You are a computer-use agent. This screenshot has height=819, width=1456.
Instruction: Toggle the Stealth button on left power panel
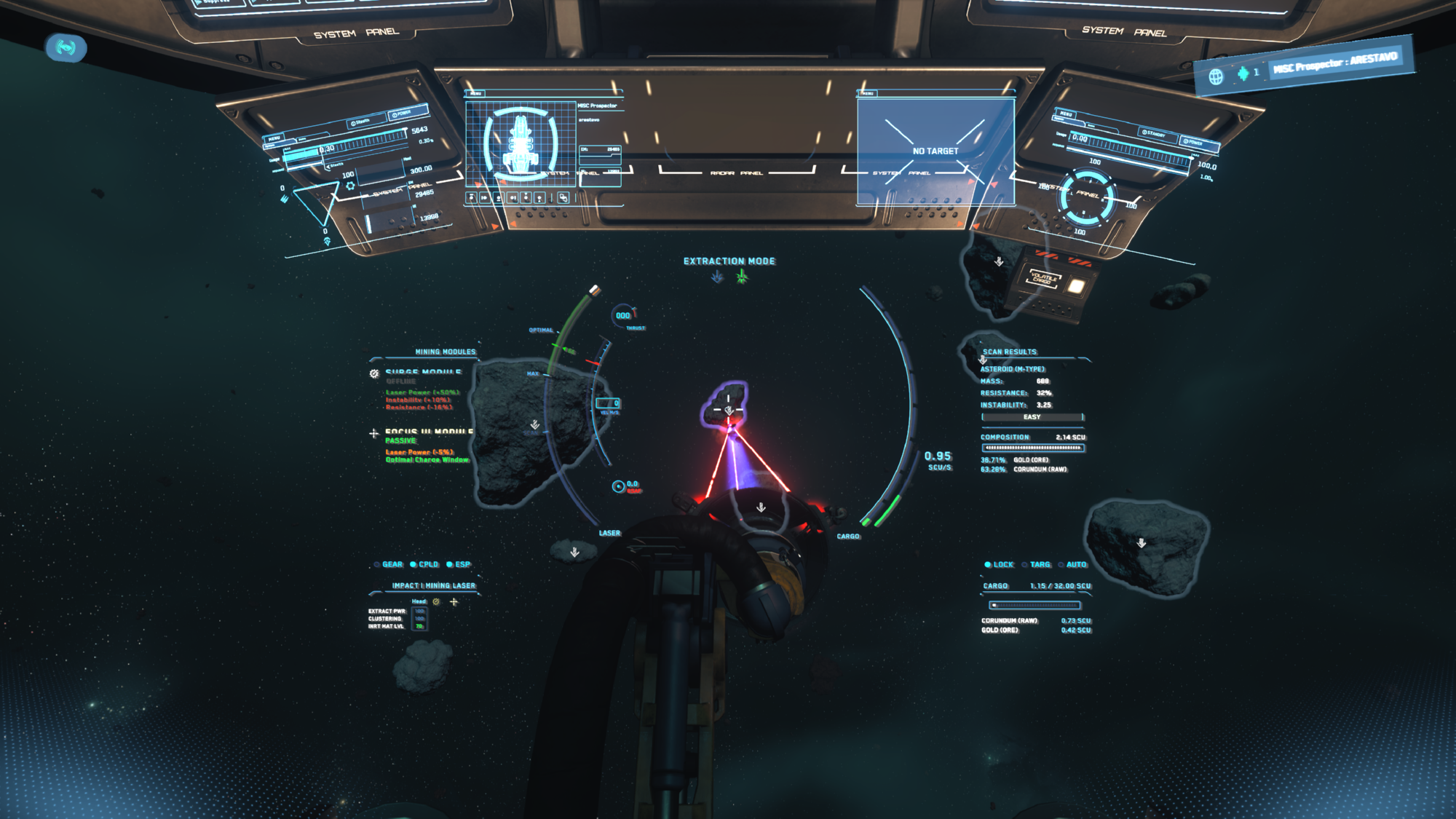click(360, 122)
